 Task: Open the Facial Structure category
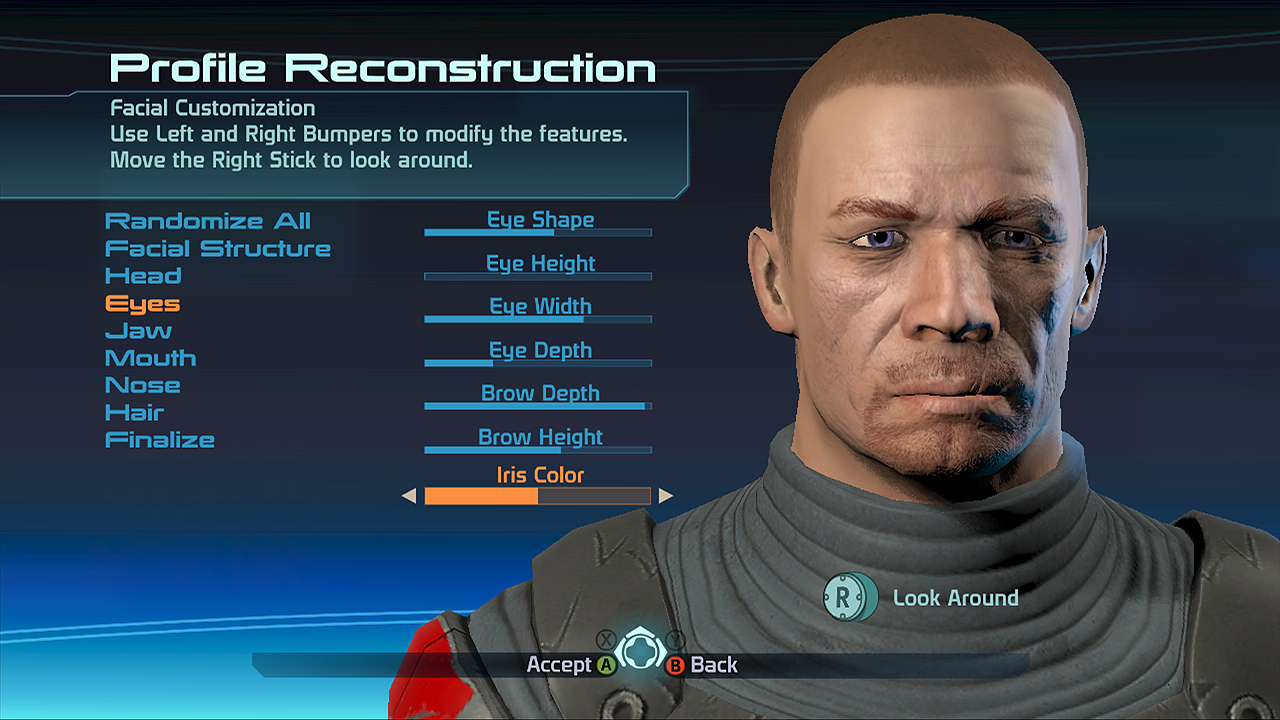pyautogui.click(x=218, y=248)
